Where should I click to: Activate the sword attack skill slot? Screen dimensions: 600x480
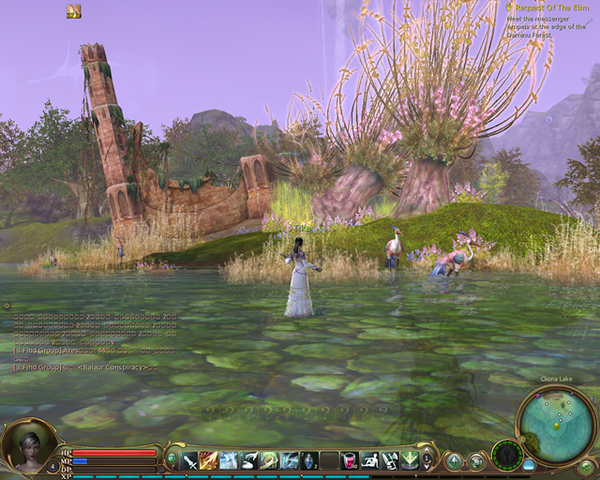click(x=189, y=460)
